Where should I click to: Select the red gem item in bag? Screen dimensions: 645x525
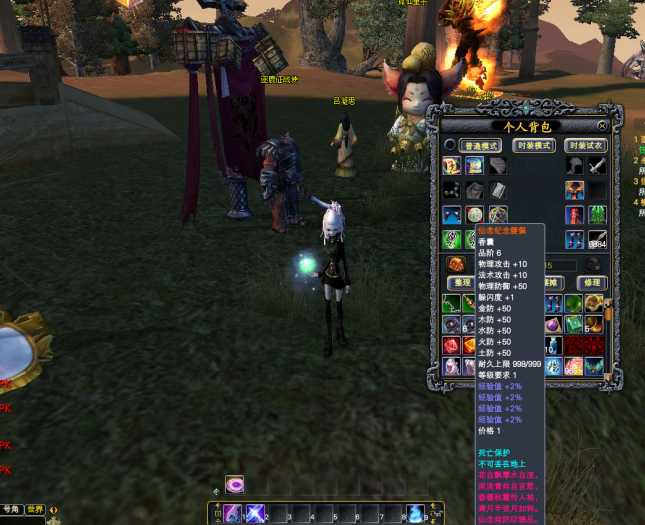[452, 346]
